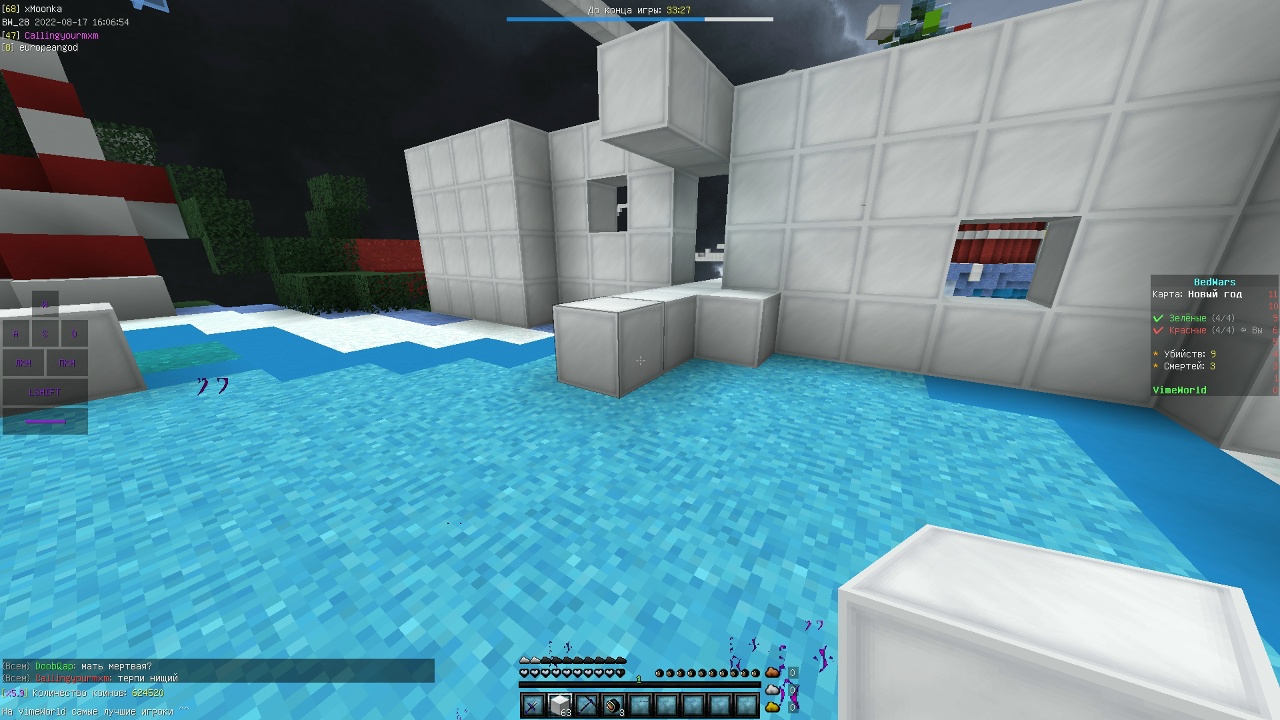Select the sword in the hotbar
The width and height of the screenshot is (1280, 720).
531,706
